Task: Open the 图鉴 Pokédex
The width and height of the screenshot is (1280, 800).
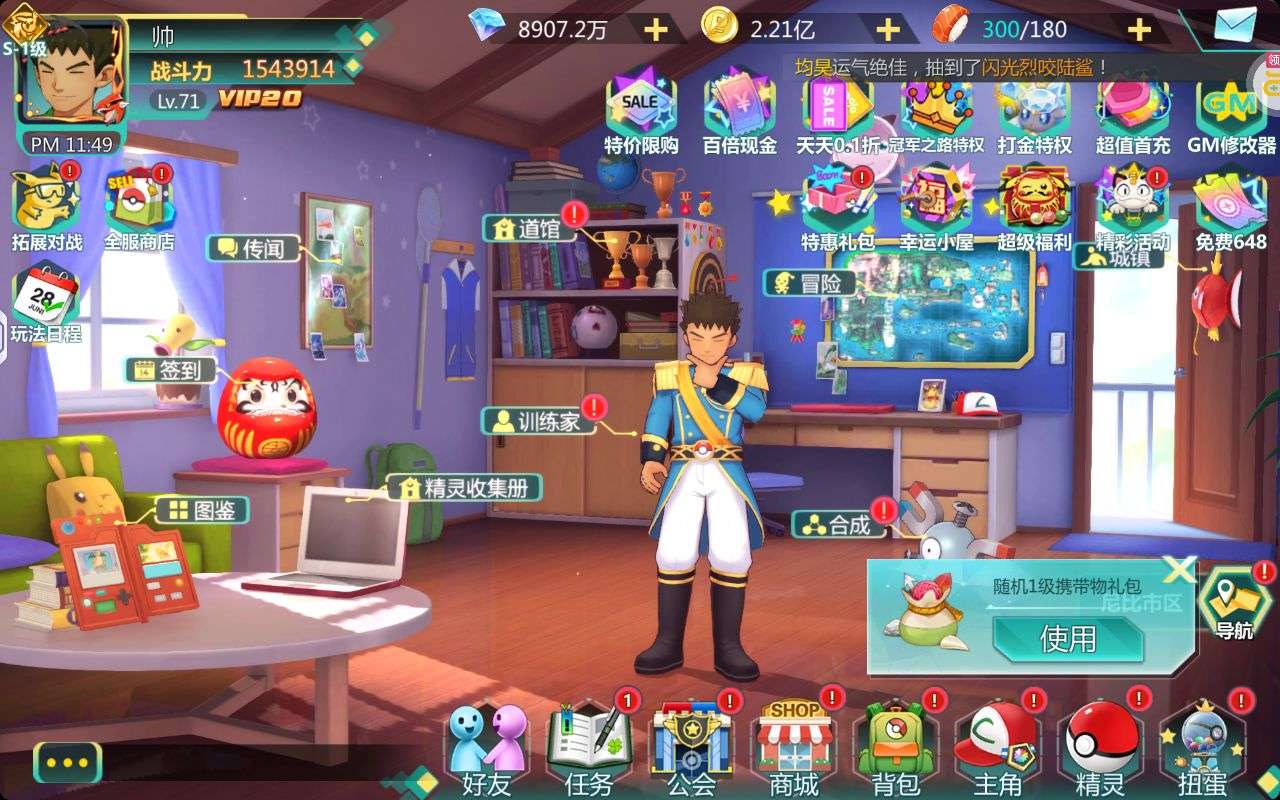Action: pyautogui.click(x=203, y=510)
